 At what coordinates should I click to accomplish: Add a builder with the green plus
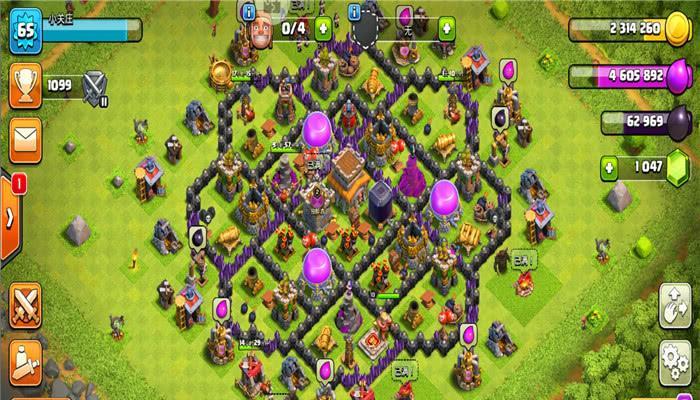pos(323,29)
